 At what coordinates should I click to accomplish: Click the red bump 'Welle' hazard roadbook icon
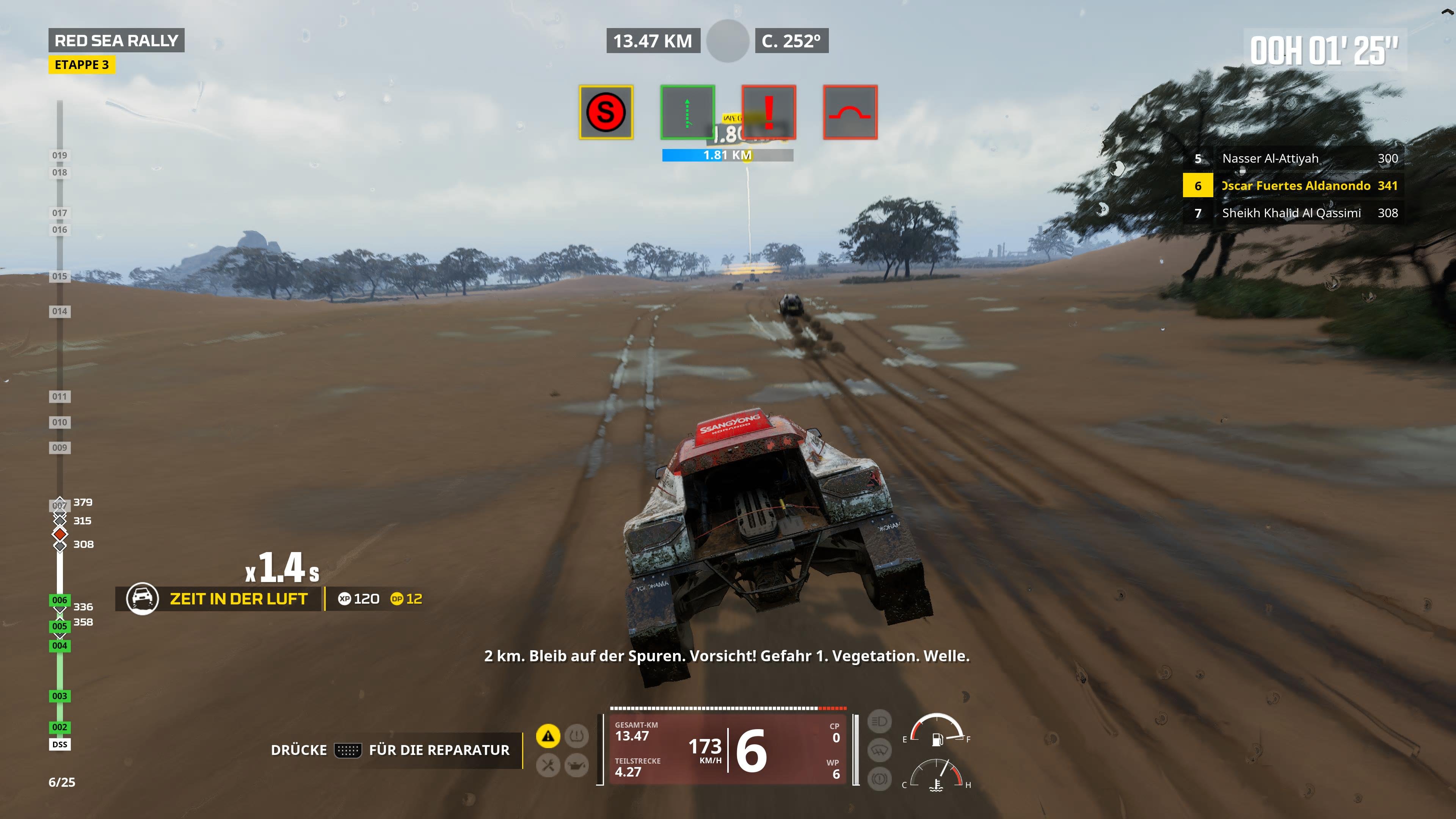click(850, 112)
